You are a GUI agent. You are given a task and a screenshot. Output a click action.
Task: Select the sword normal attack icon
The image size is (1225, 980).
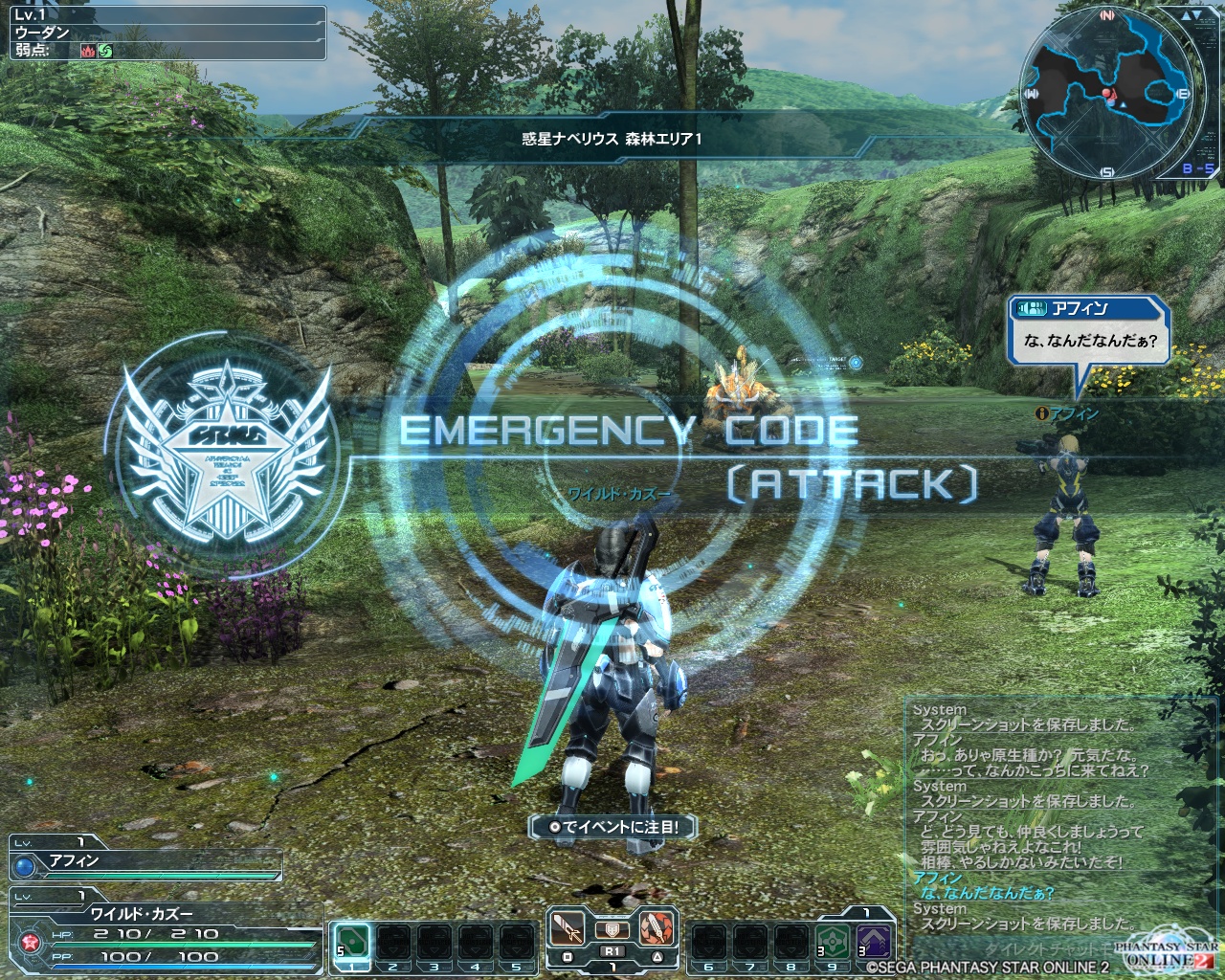point(567,928)
